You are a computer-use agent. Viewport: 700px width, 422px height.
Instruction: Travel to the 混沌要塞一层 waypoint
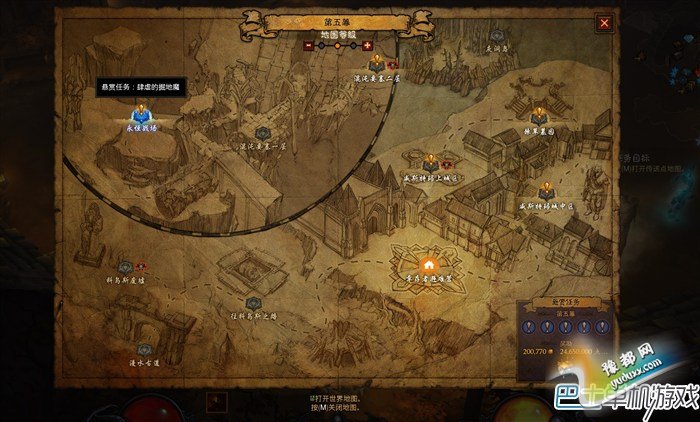[x=262, y=133]
